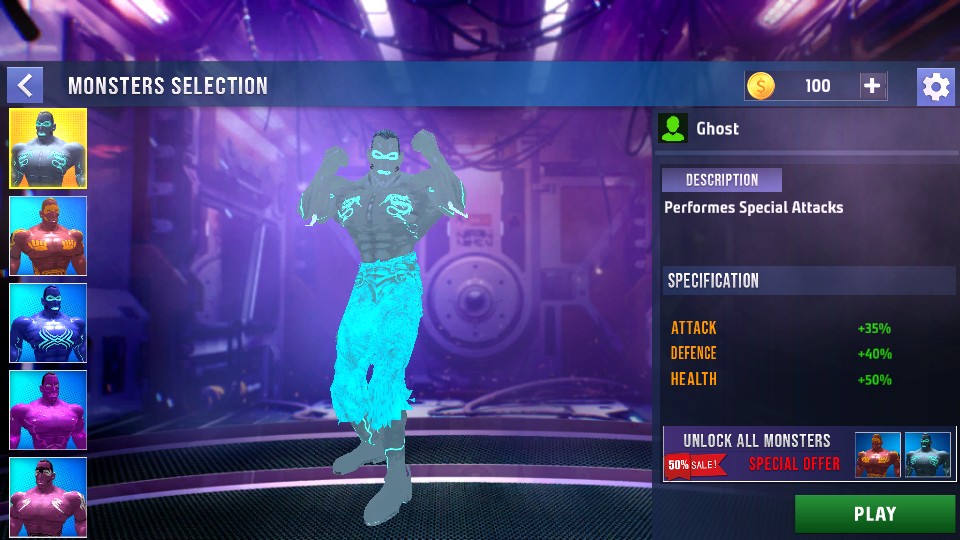Start the game with the Play button
Image resolution: width=960 pixels, height=540 pixels.
point(874,514)
